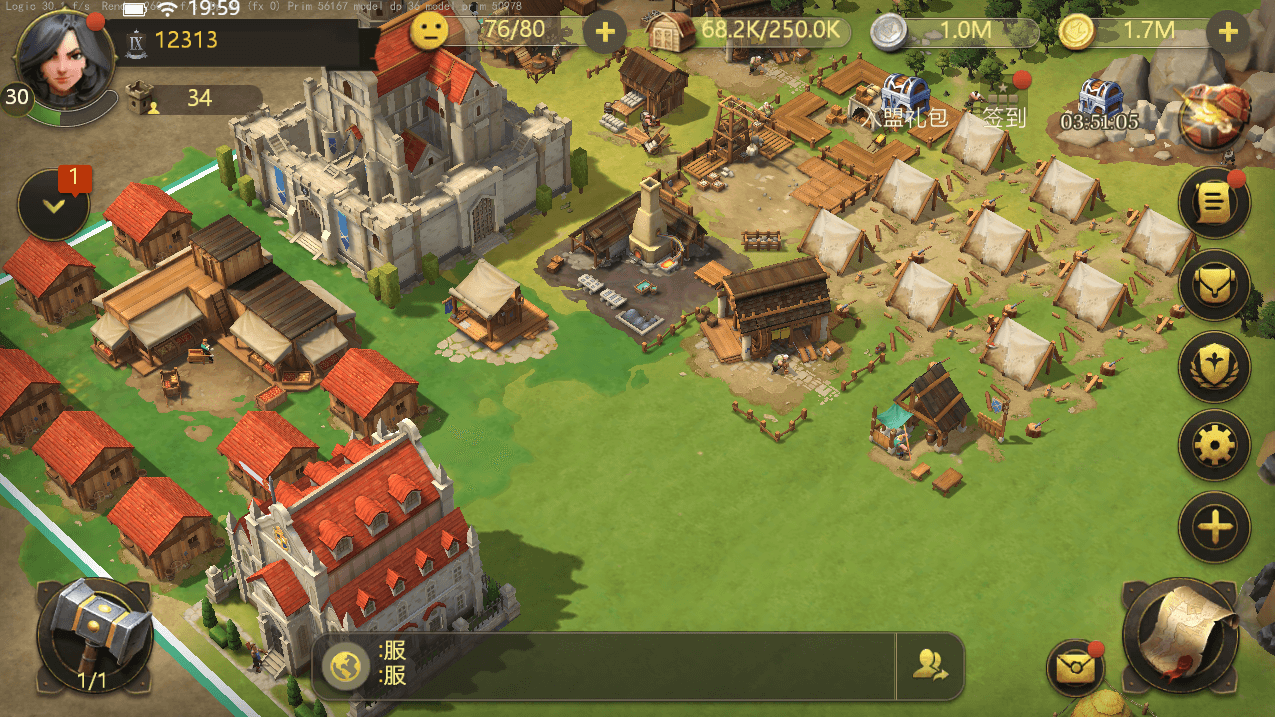Open the player avatar profile
Viewport: 1275px width, 717px height.
point(61,57)
